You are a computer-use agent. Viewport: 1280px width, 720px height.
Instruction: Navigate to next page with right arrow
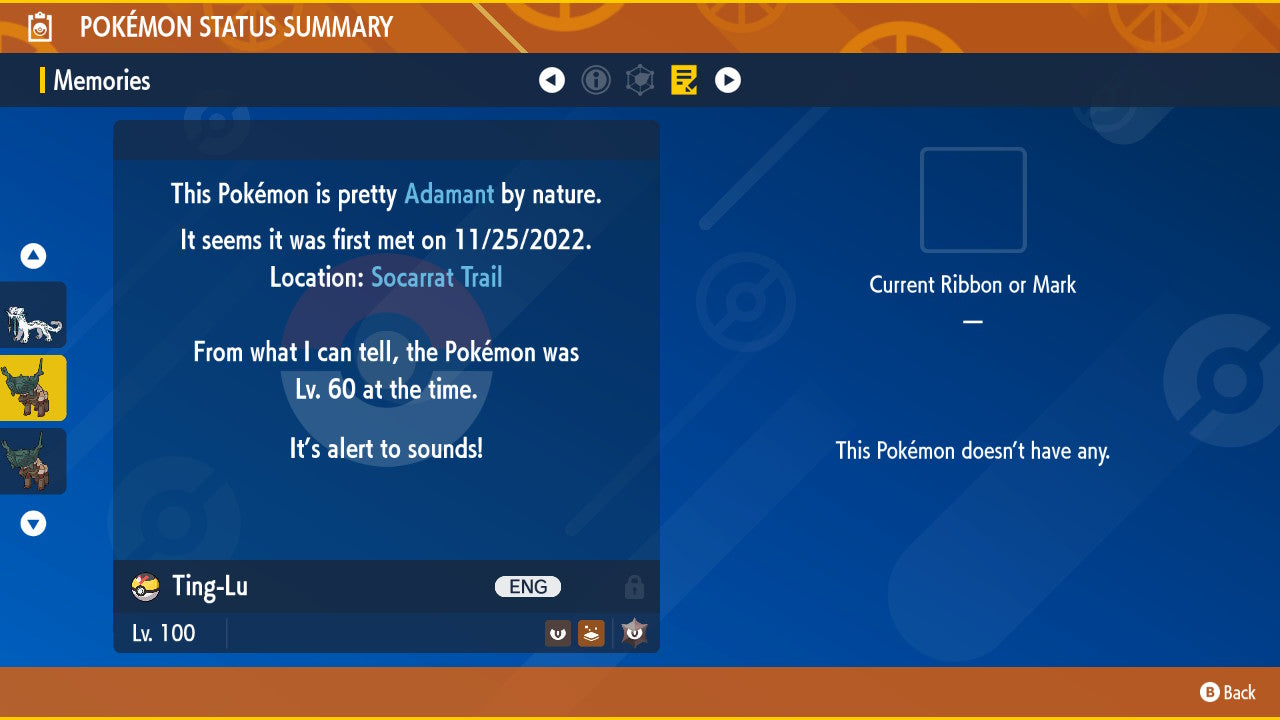(x=728, y=80)
